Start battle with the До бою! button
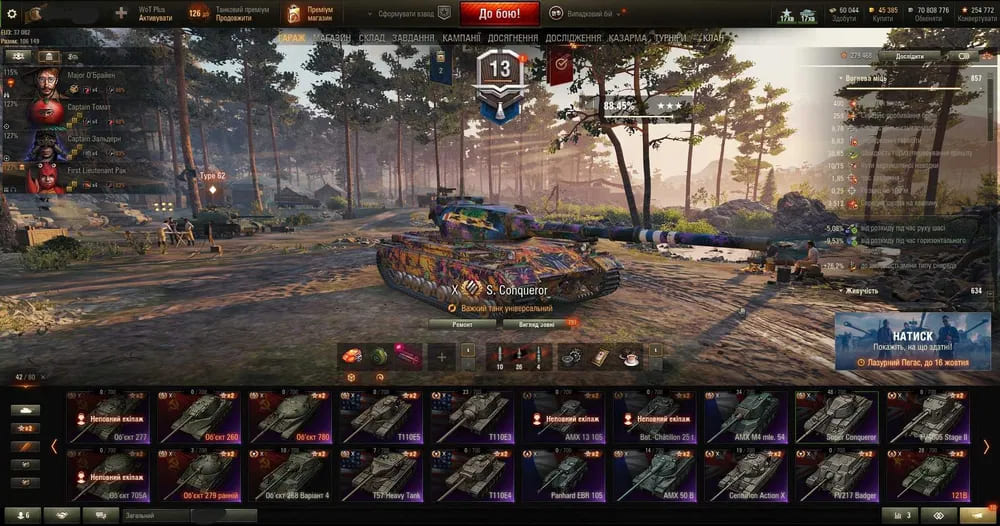This screenshot has width=1000, height=526. tap(499, 14)
